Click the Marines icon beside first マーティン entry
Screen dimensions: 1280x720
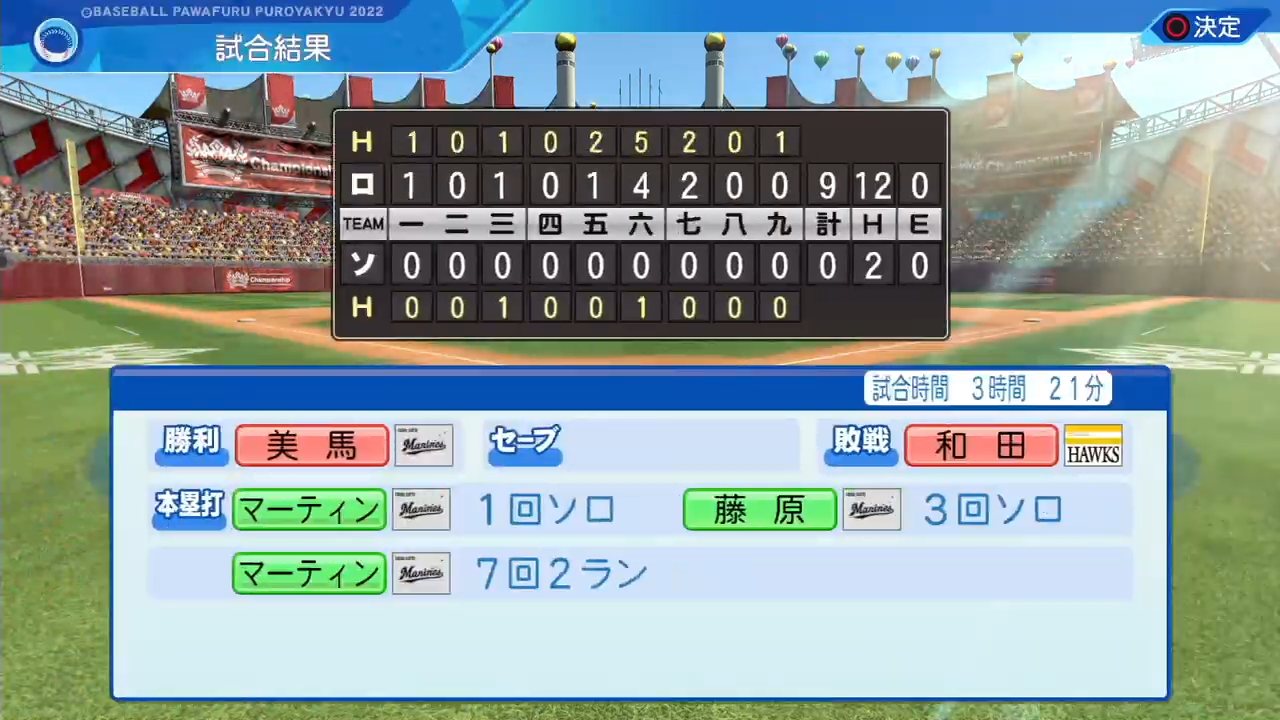coord(421,509)
